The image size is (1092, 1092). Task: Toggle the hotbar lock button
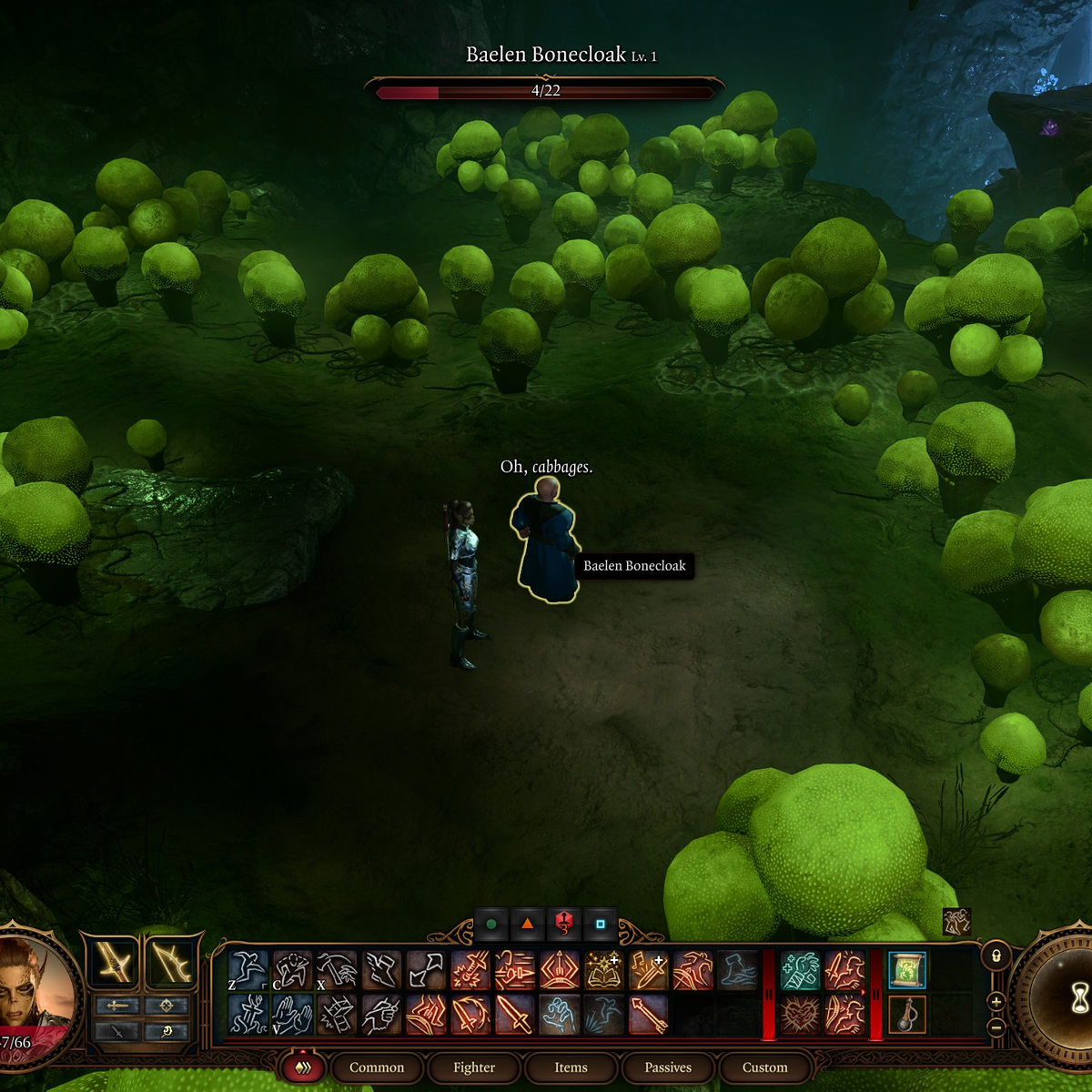pos(996,956)
